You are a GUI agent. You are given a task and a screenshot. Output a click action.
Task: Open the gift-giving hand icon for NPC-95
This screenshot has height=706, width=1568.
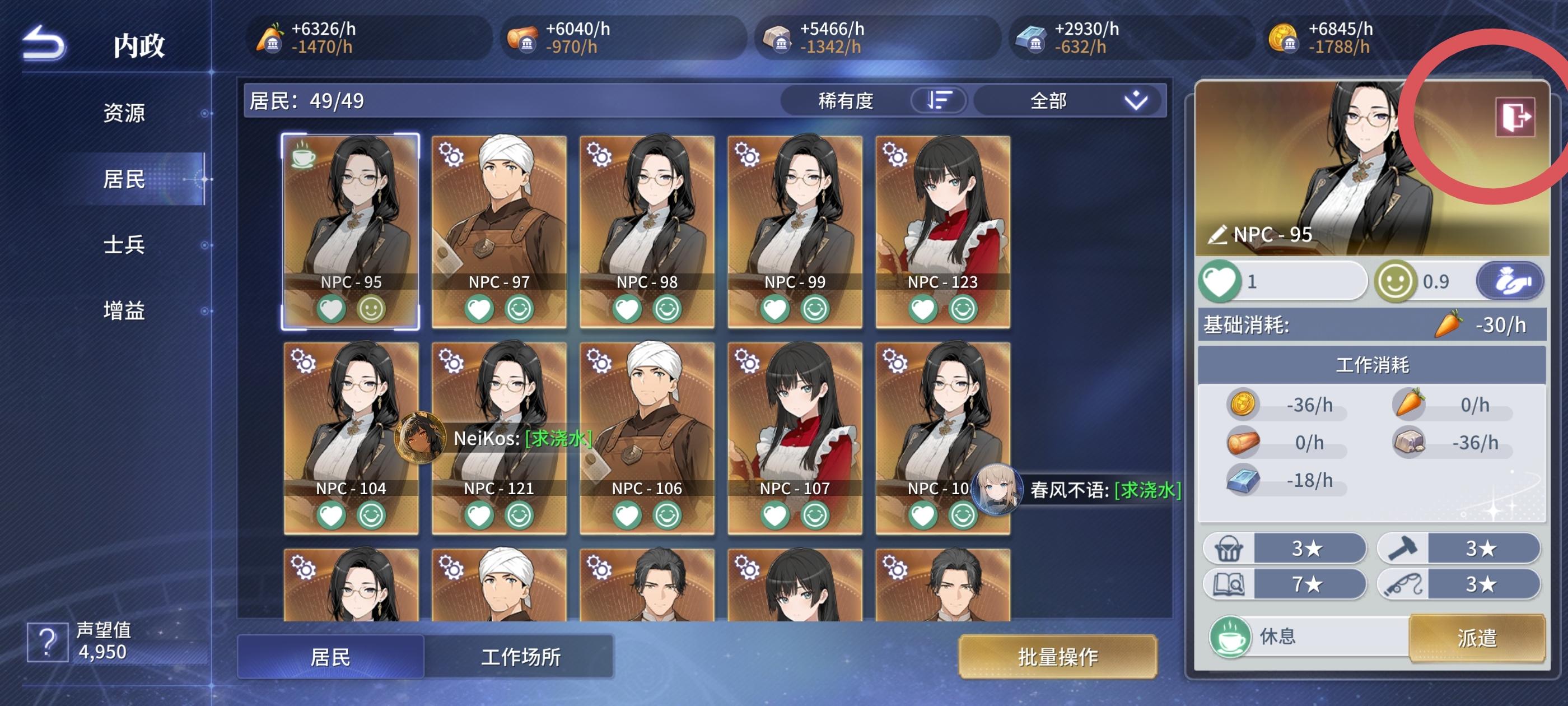(x=1510, y=281)
